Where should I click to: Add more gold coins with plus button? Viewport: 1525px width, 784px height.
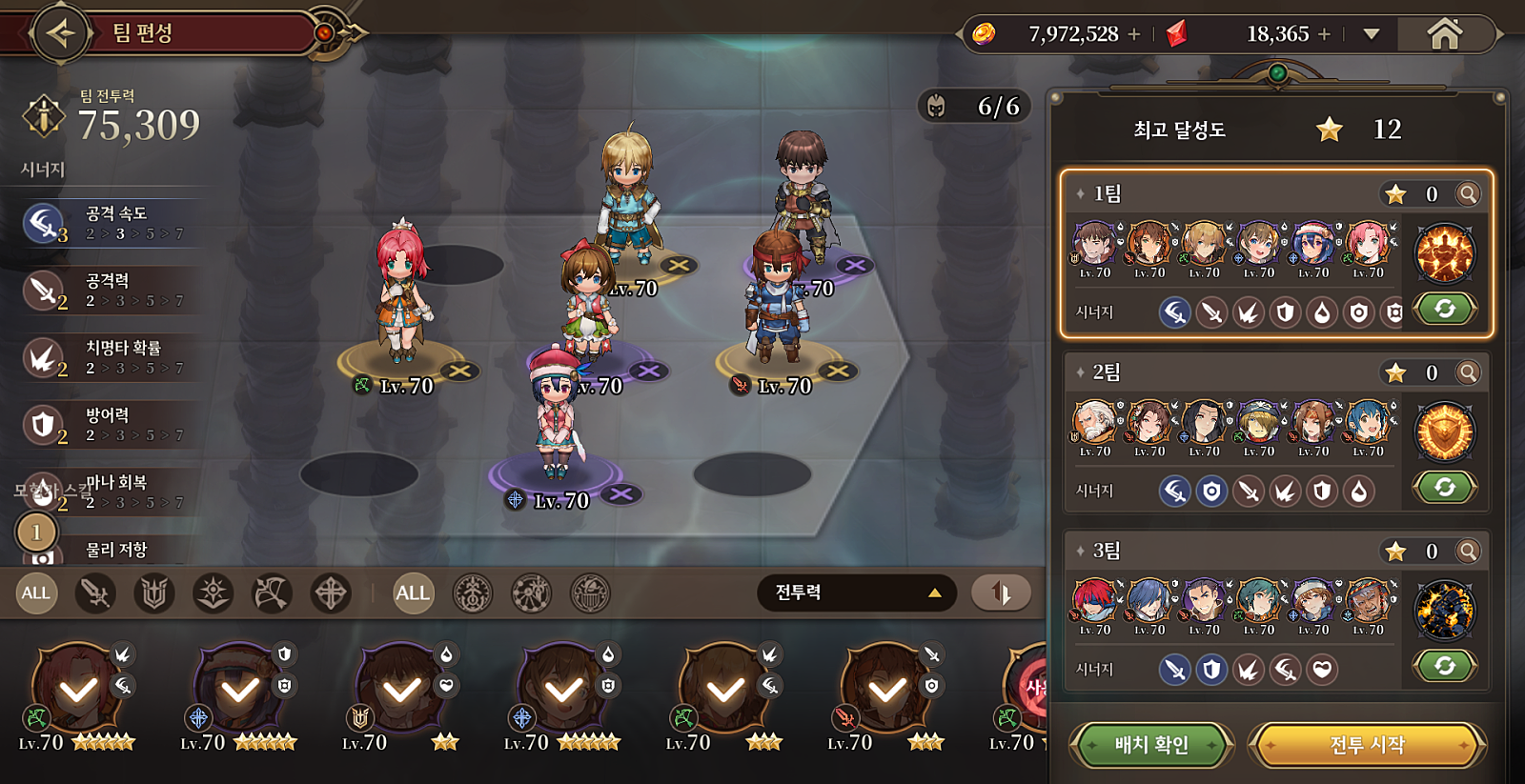1134,34
